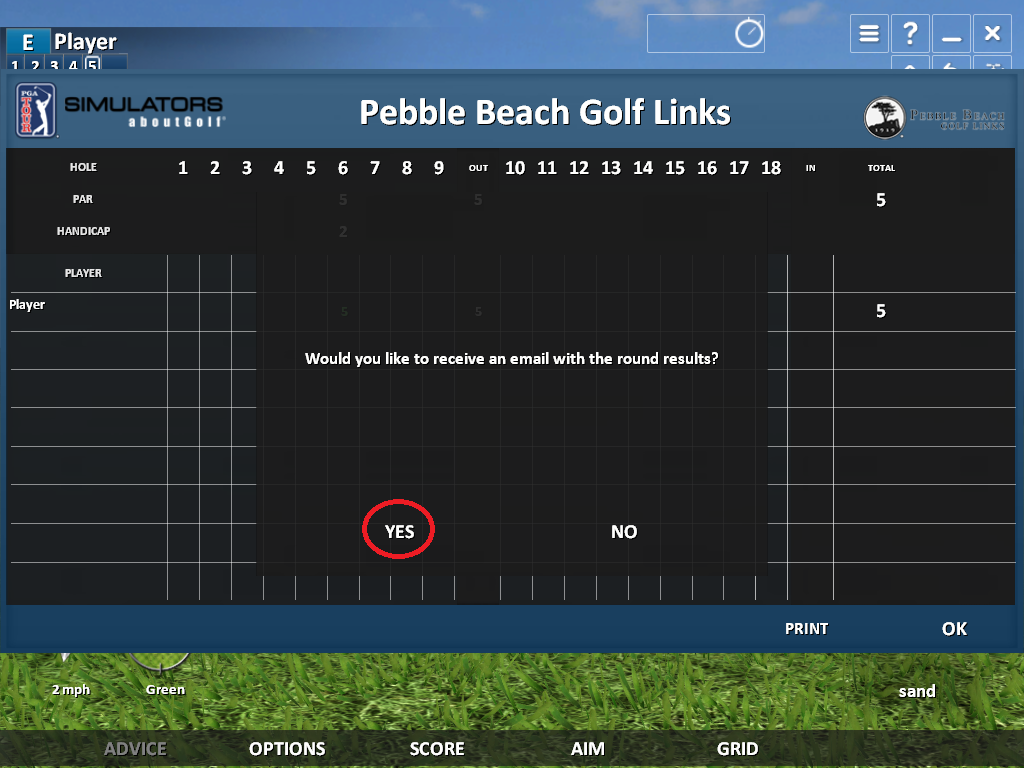The width and height of the screenshot is (1024, 768).
Task: Select the AIM control
Action: 588,748
